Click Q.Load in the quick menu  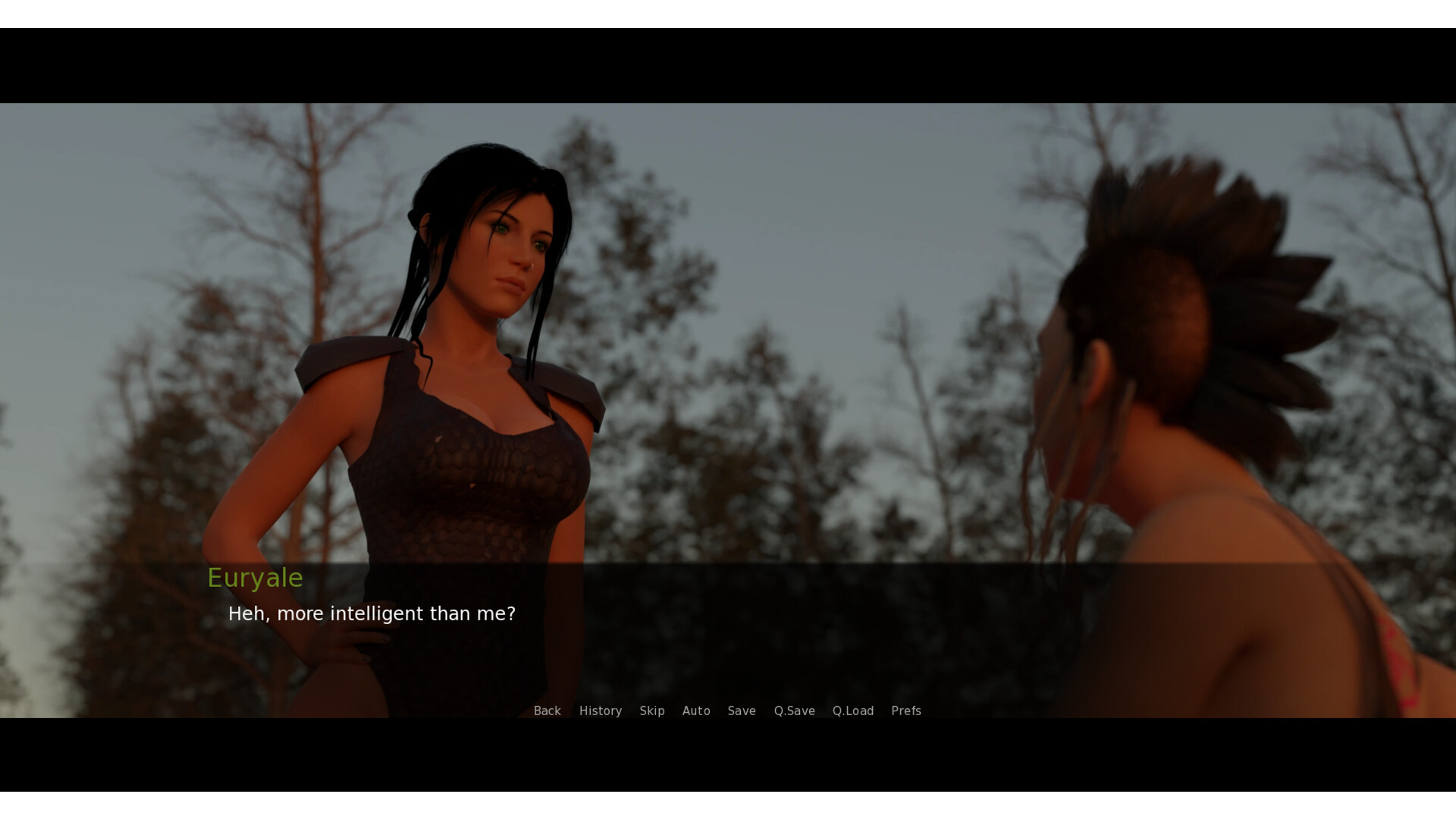click(x=852, y=711)
